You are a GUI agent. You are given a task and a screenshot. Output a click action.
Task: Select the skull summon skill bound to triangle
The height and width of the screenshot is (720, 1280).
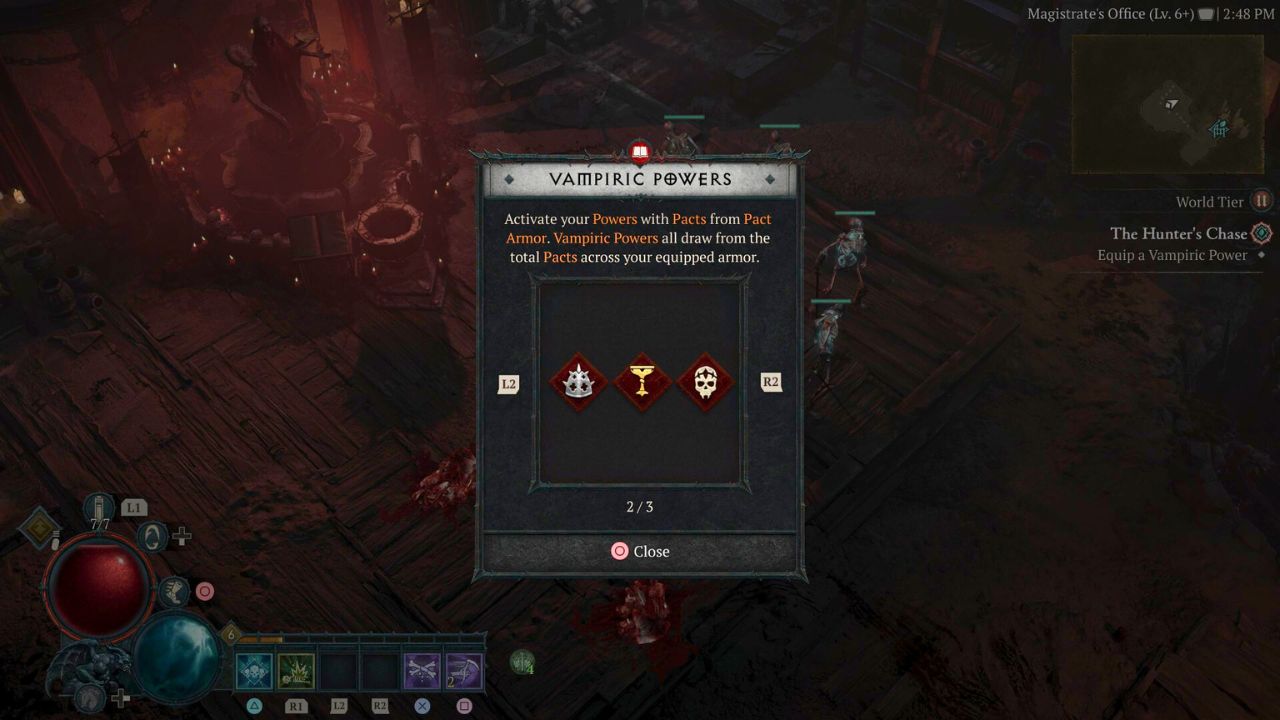coord(253,671)
